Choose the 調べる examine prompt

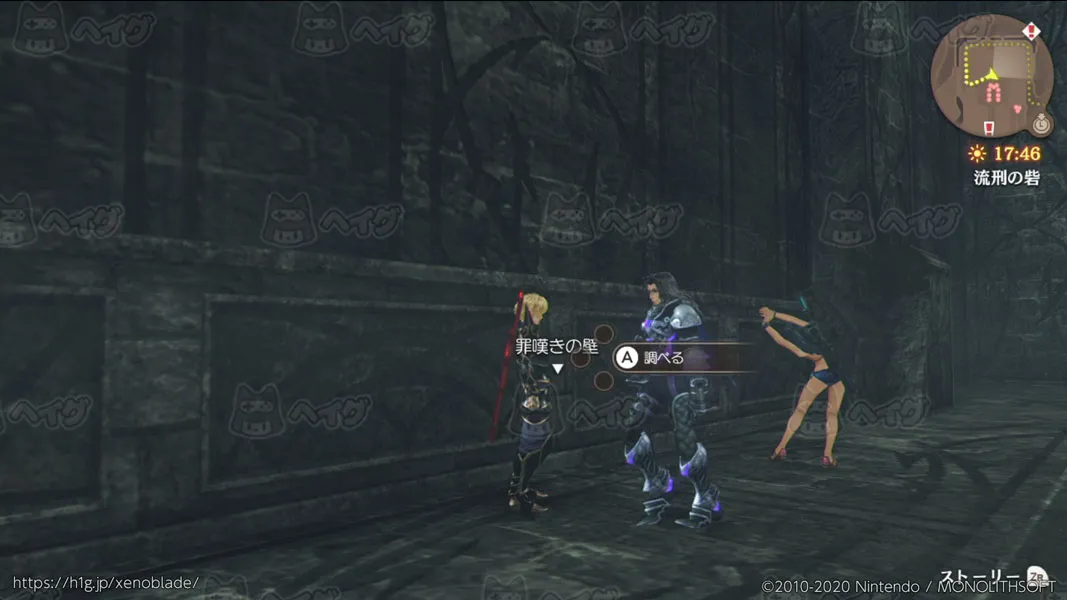(x=663, y=357)
